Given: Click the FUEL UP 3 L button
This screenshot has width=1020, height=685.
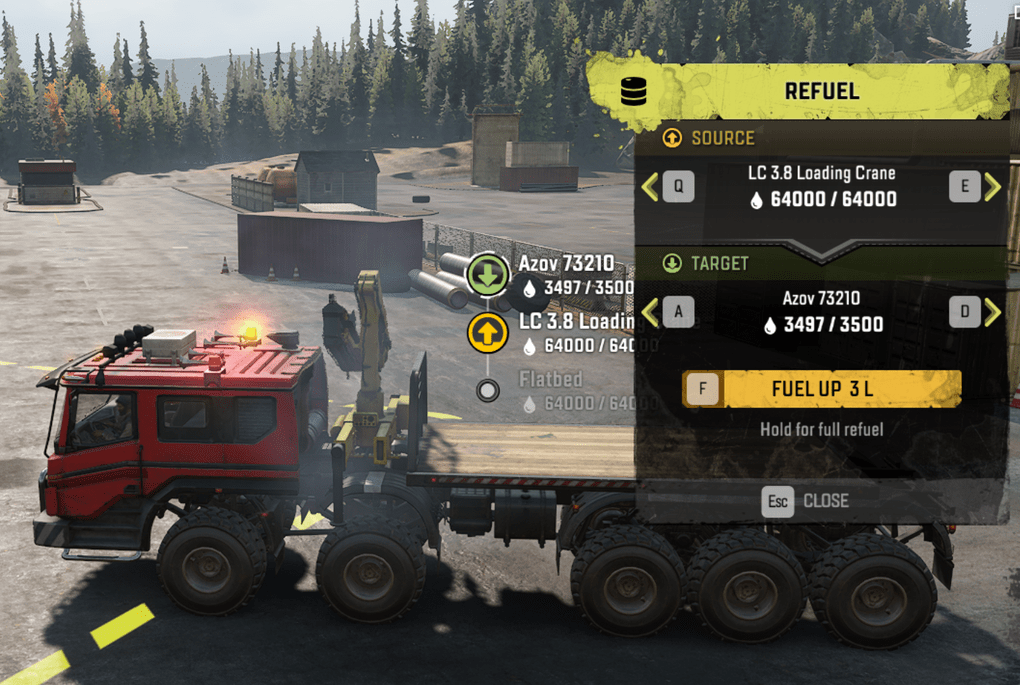Looking at the screenshot, I should pos(821,389).
